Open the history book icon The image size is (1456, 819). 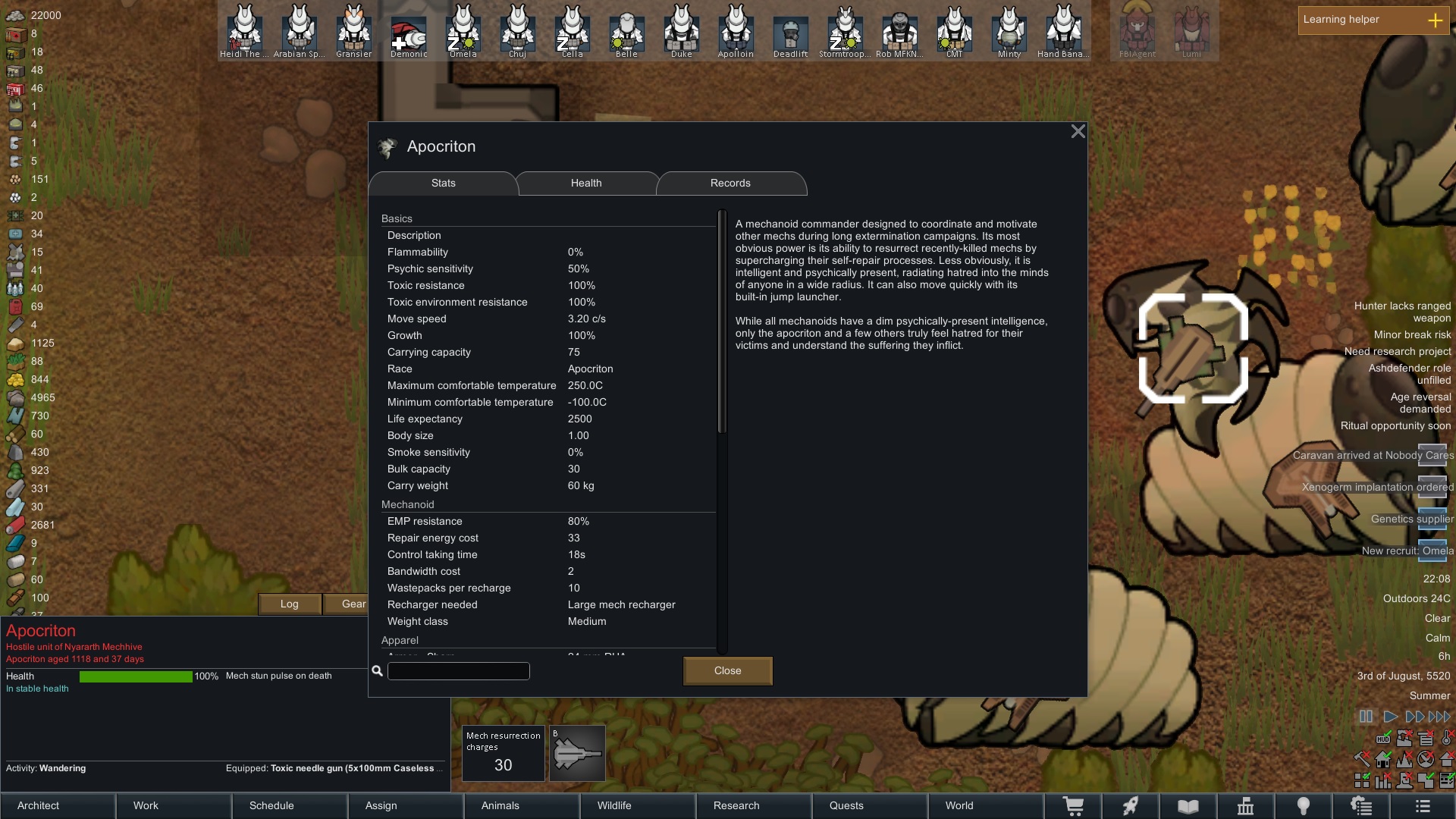point(1188,806)
